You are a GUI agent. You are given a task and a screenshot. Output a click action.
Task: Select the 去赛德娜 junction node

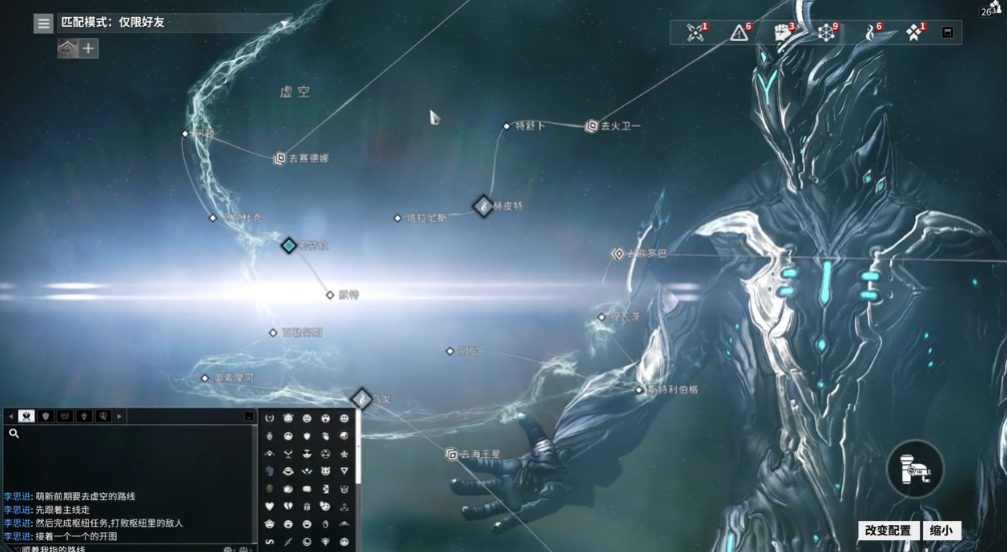point(281,157)
